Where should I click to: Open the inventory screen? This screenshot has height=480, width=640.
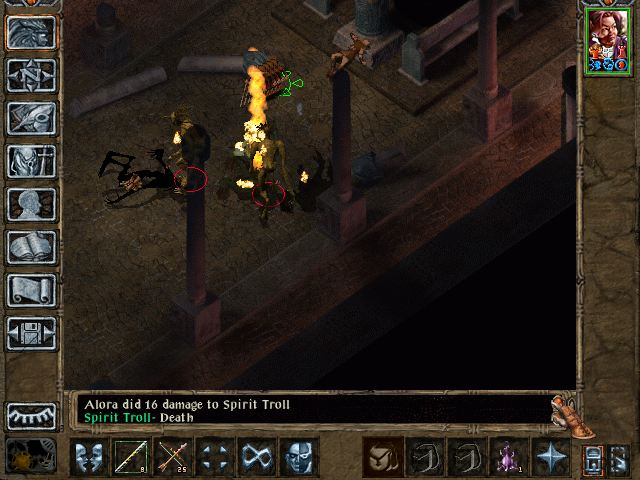(x=31, y=161)
